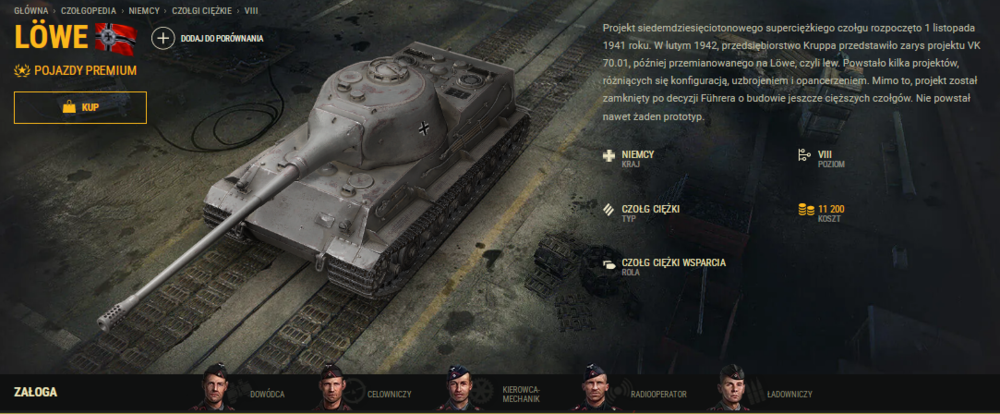
Task: Open the Czołgi ciężkie breadcrumb link
Action: [199, 9]
